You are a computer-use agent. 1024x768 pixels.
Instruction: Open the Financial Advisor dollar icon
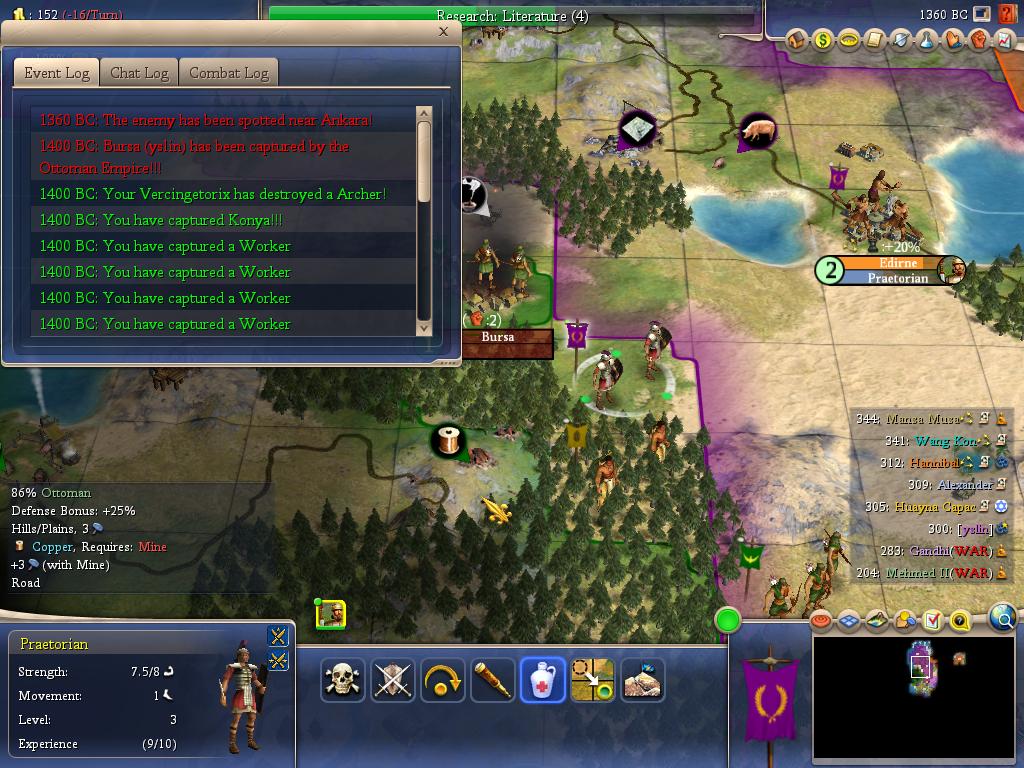[x=823, y=40]
